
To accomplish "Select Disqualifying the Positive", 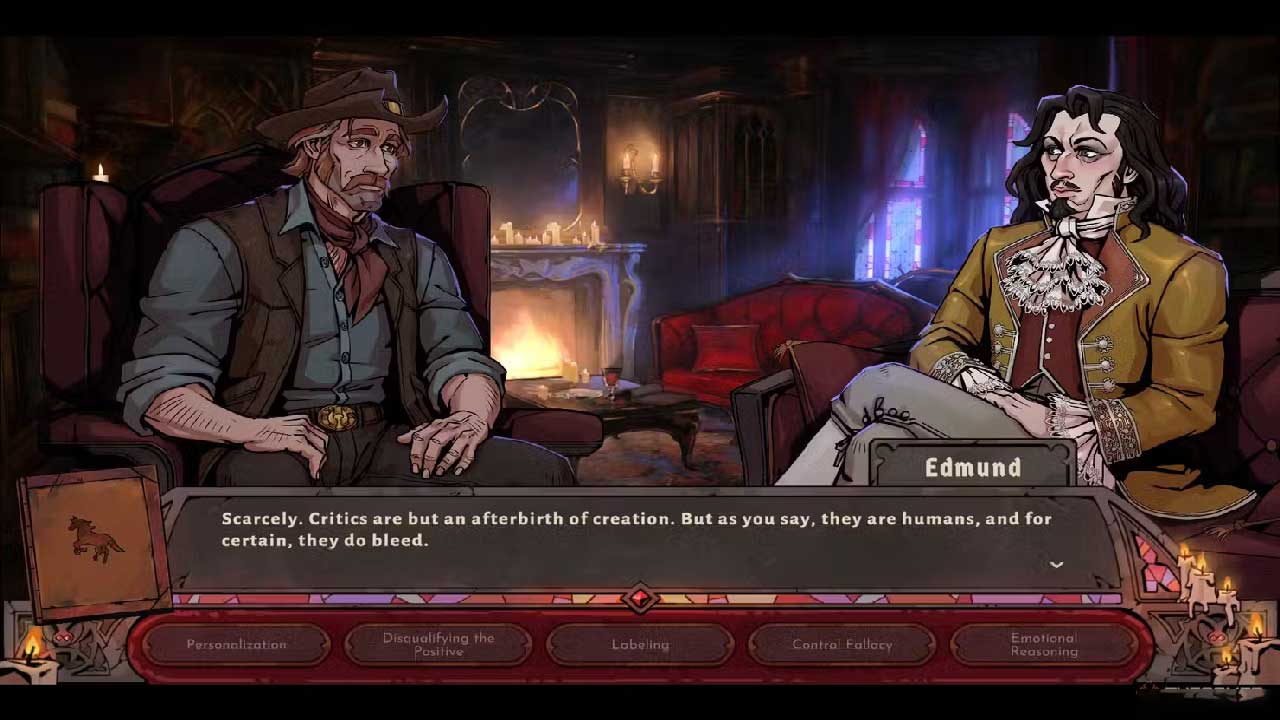I will [439, 645].
